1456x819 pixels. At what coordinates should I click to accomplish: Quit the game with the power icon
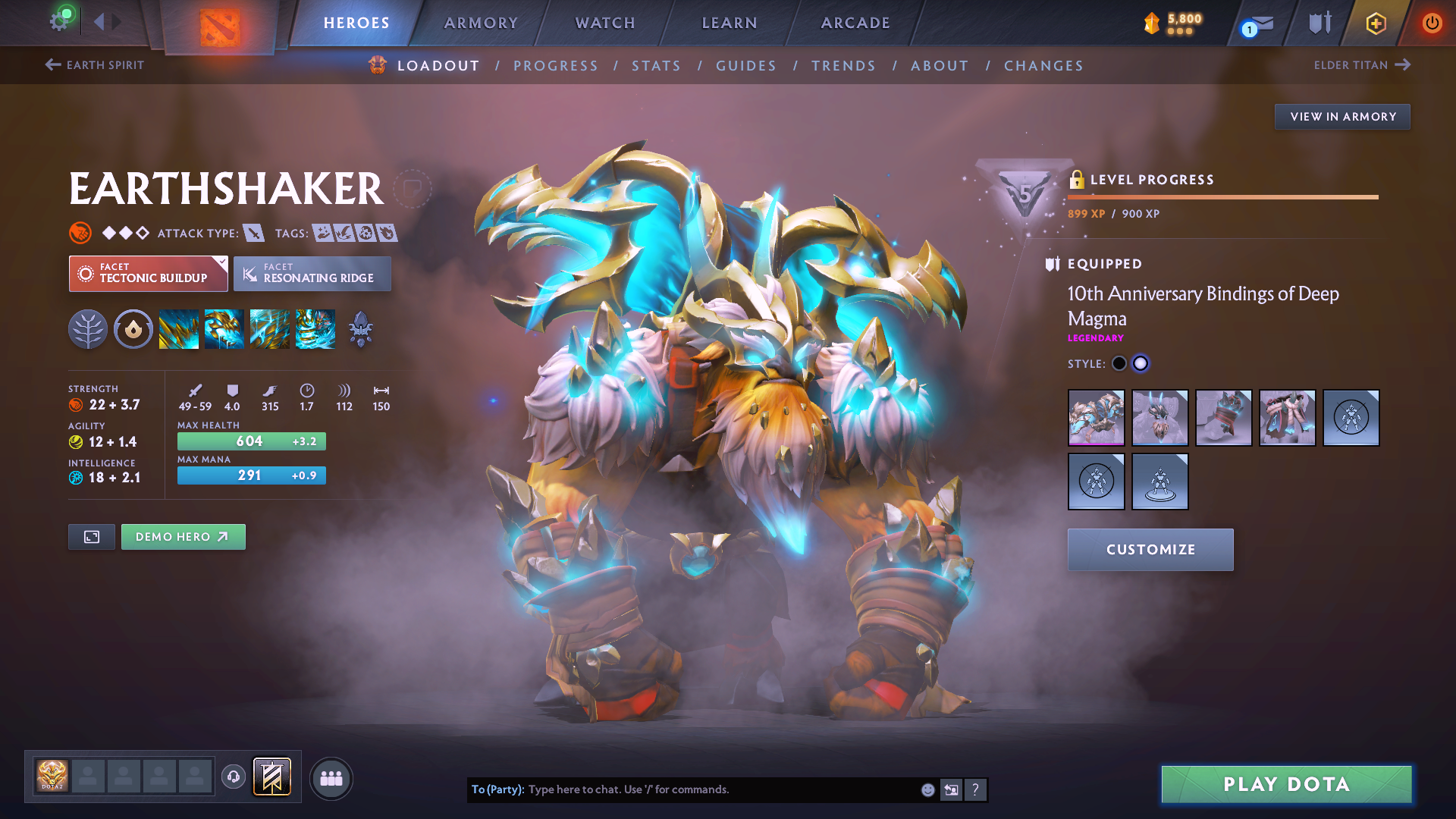1432,23
